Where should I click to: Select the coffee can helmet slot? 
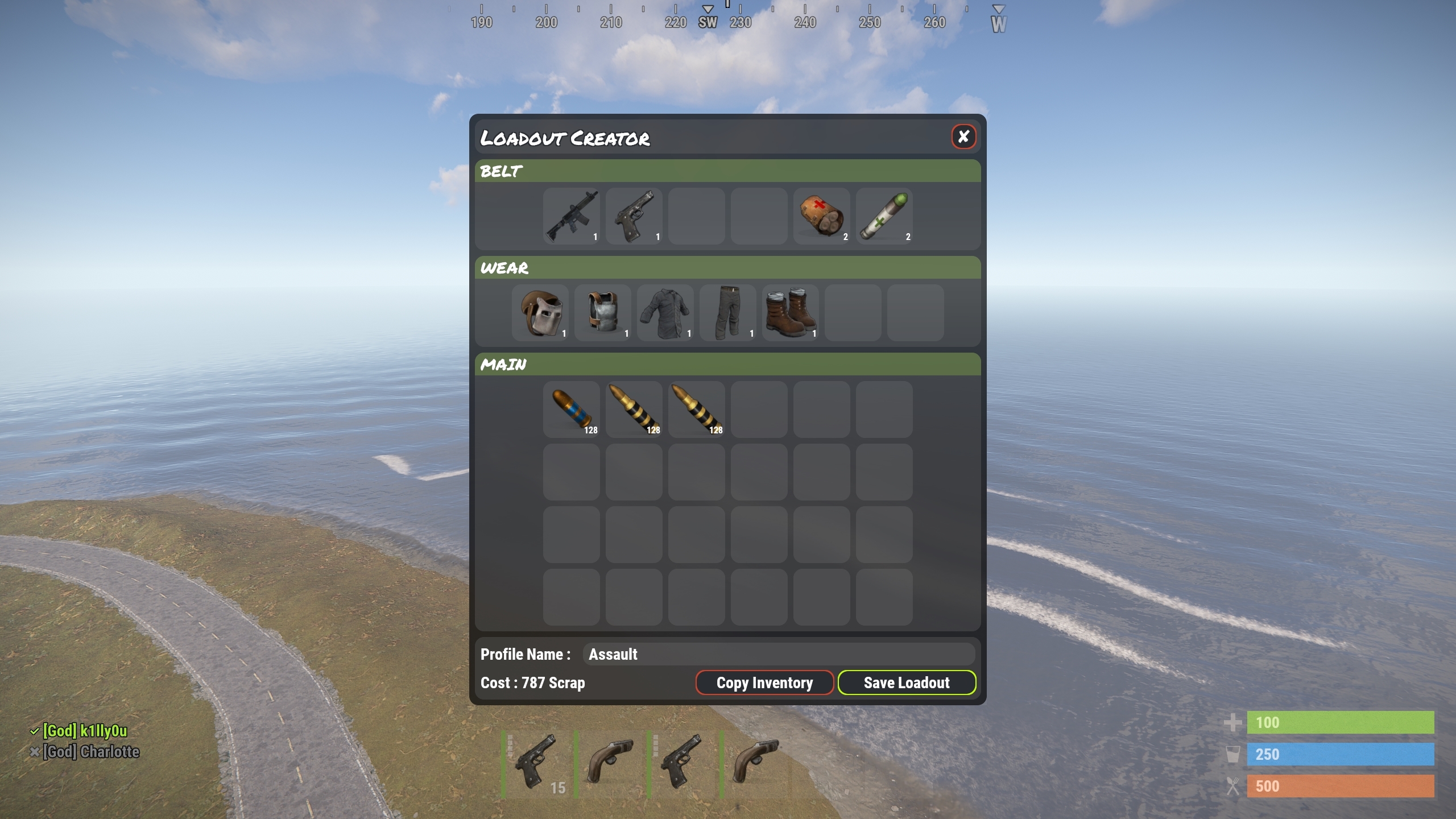pyautogui.click(x=540, y=313)
